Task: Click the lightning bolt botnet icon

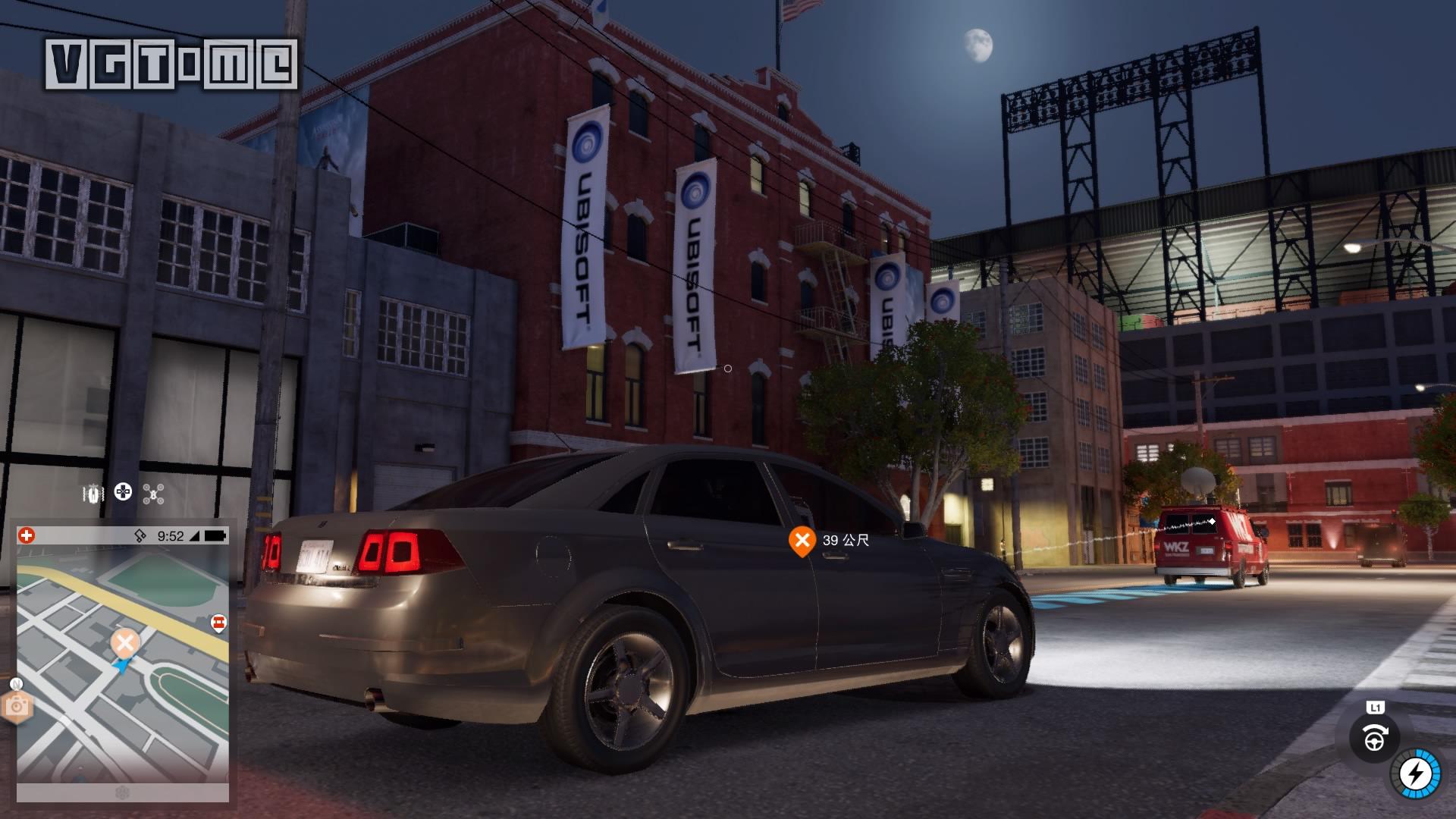Action: [x=1414, y=775]
